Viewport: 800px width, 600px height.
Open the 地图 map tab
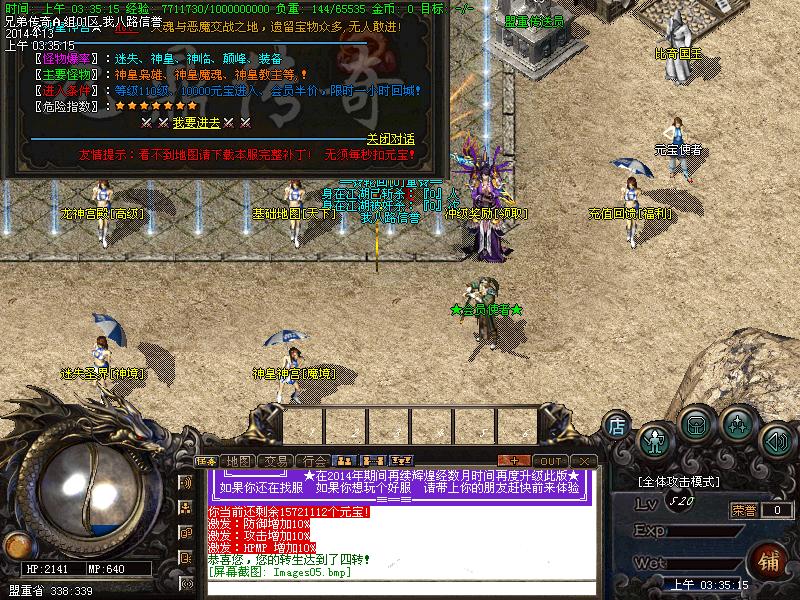tap(240, 461)
